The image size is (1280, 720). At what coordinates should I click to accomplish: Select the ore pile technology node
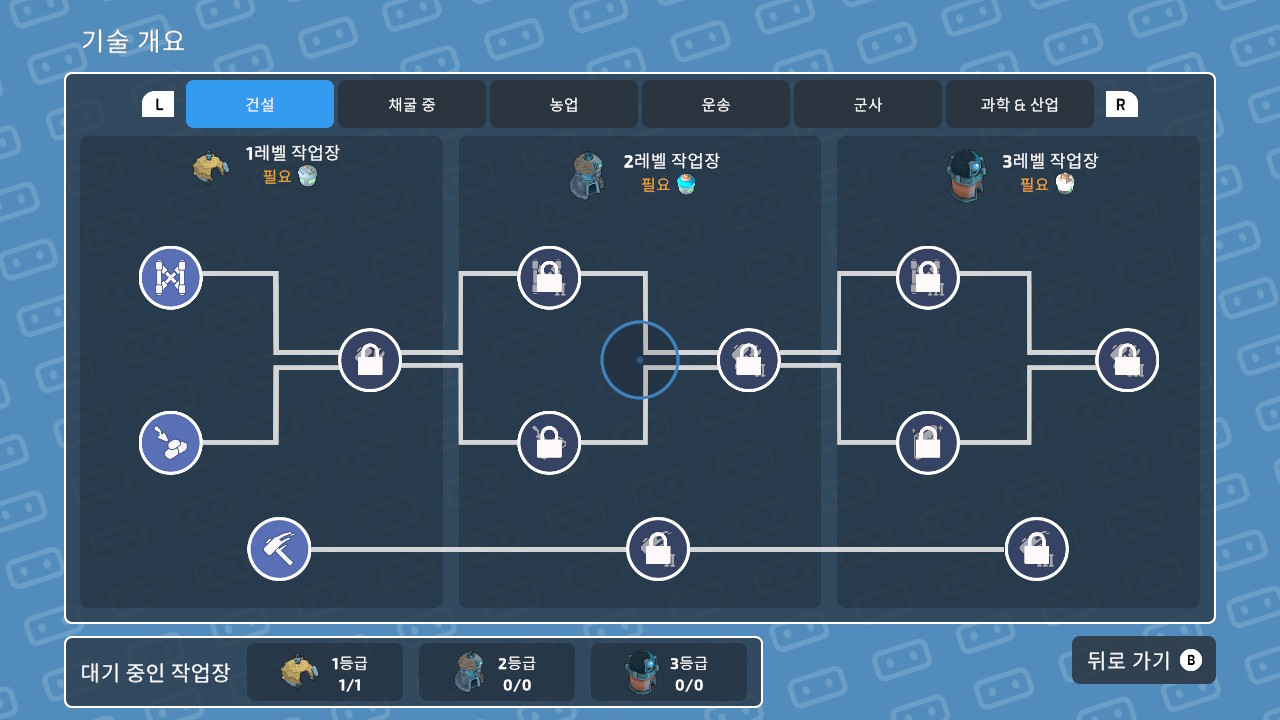(170, 442)
